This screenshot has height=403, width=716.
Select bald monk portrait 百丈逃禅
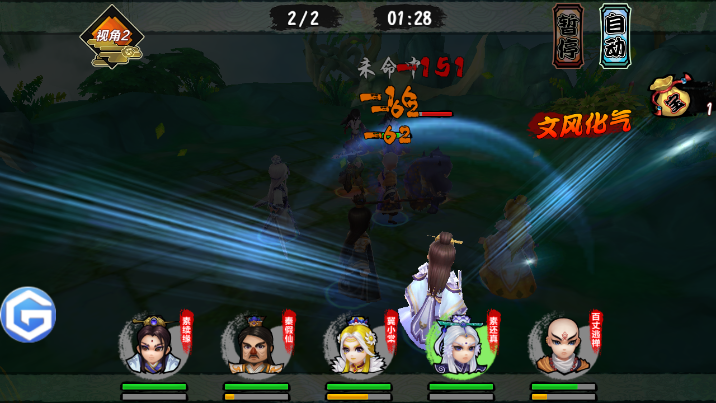[x=562, y=347]
